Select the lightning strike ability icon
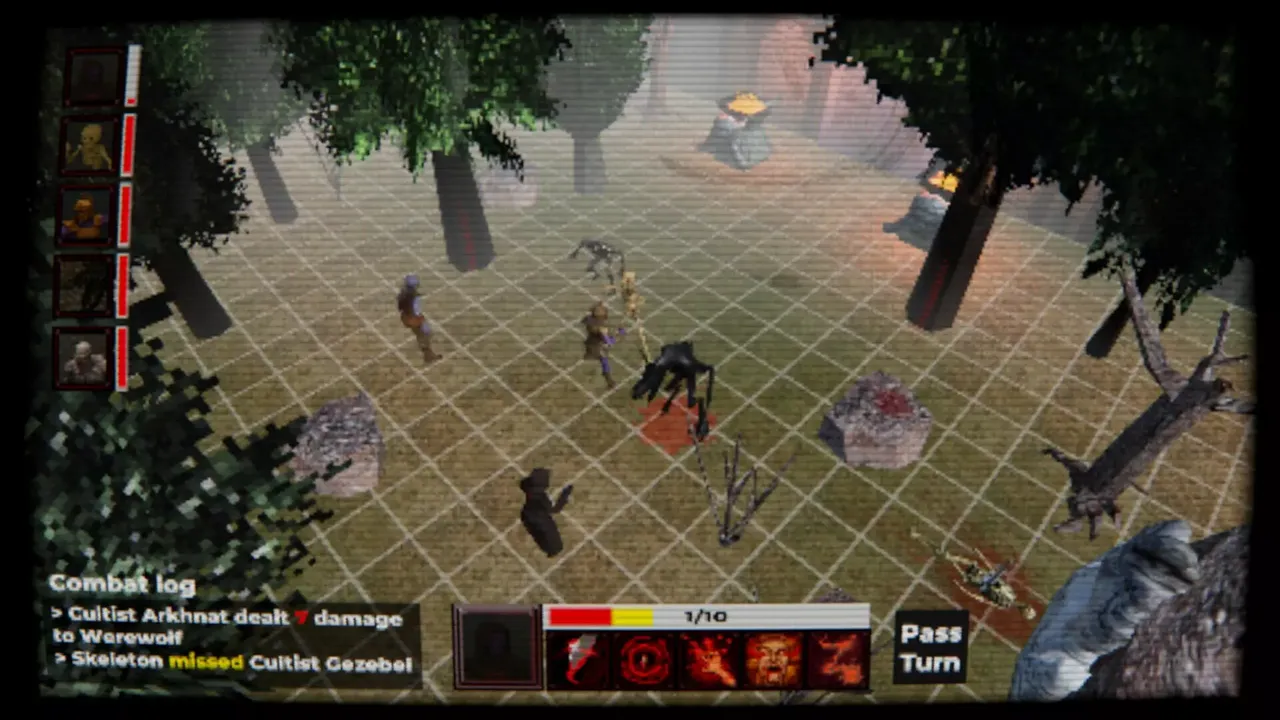The height and width of the screenshot is (720, 1280). point(580,655)
